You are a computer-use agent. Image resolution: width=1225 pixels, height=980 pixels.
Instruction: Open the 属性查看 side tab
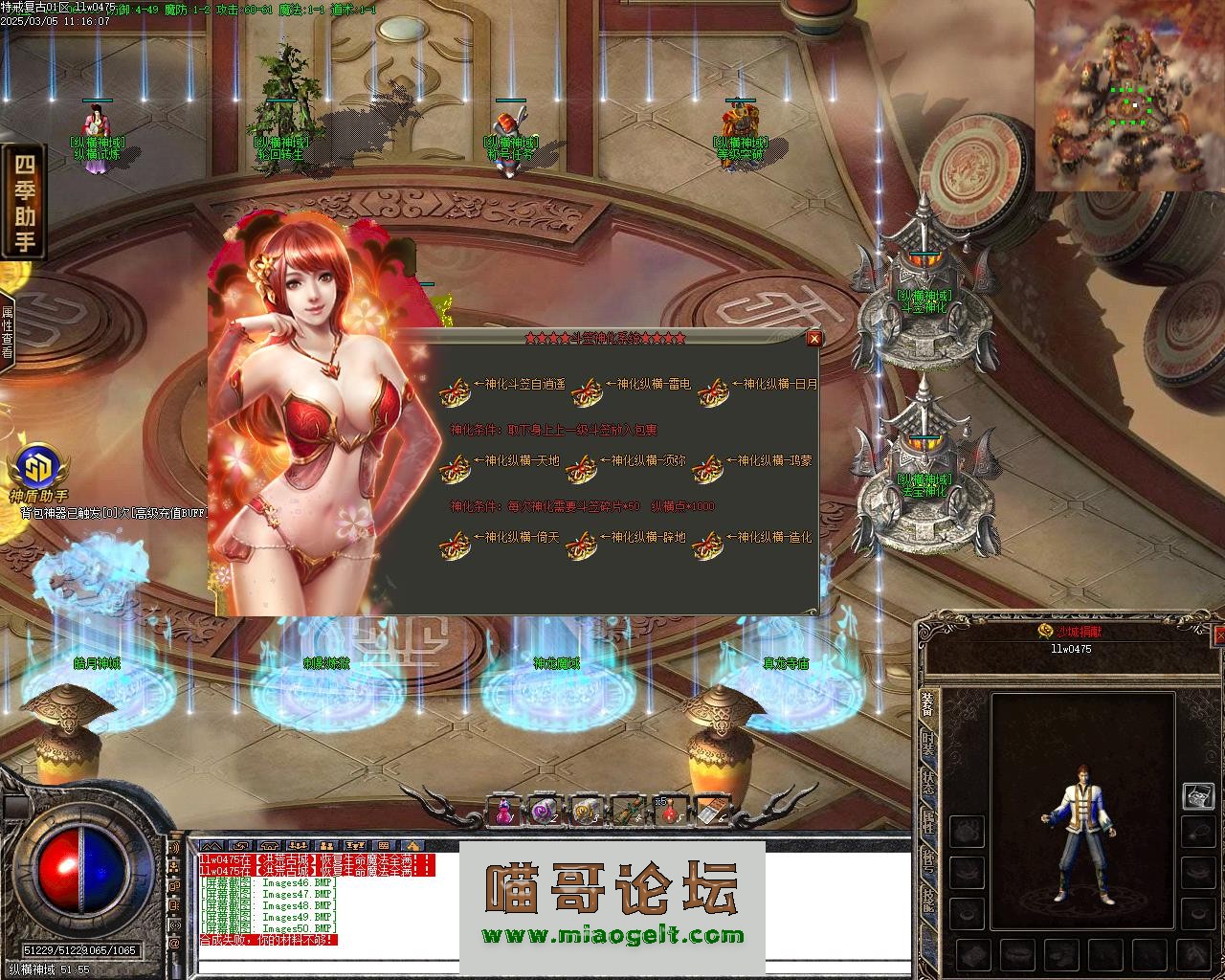(x=8, y=331)
